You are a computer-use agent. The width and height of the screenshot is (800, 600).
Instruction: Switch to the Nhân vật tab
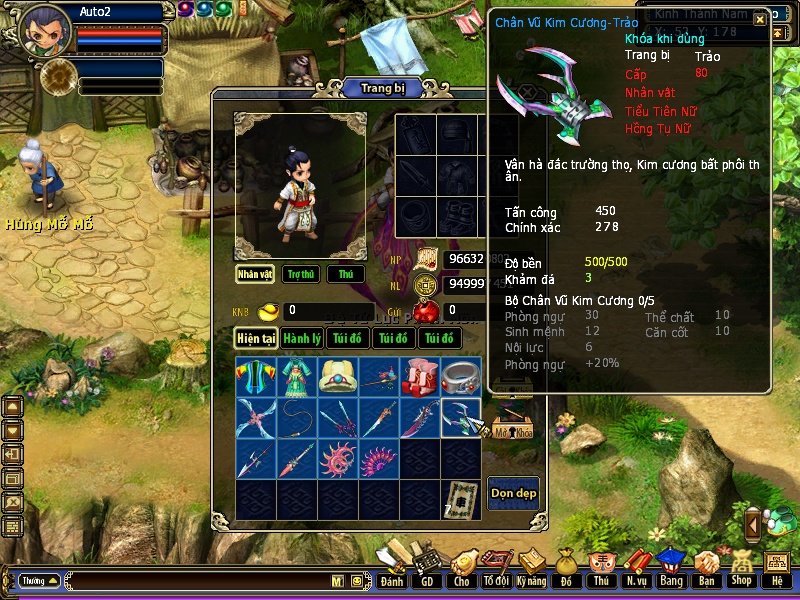pos(255,274)
